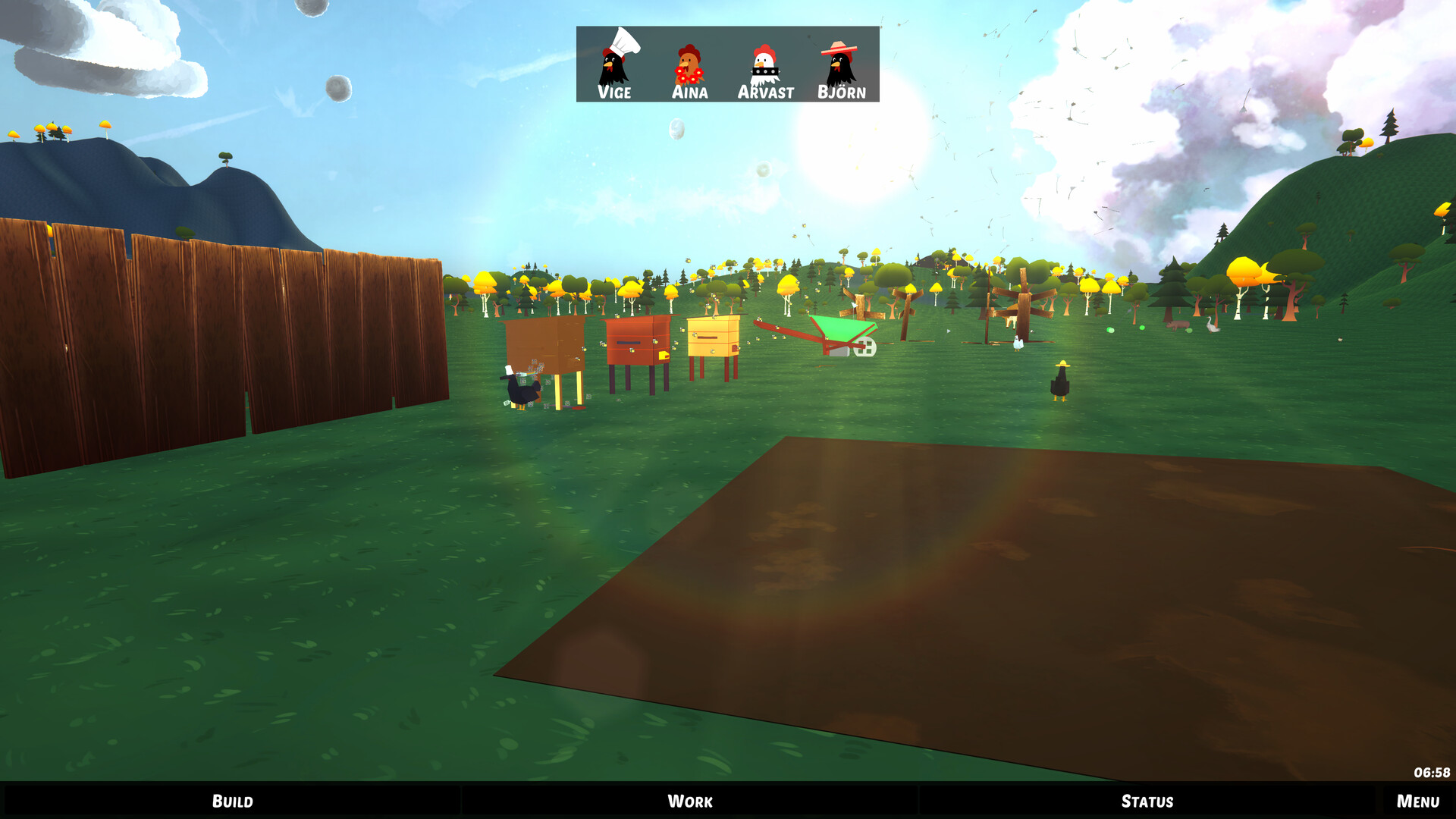Open the Build panel
1456x819 pixels.
click(233, 801)
